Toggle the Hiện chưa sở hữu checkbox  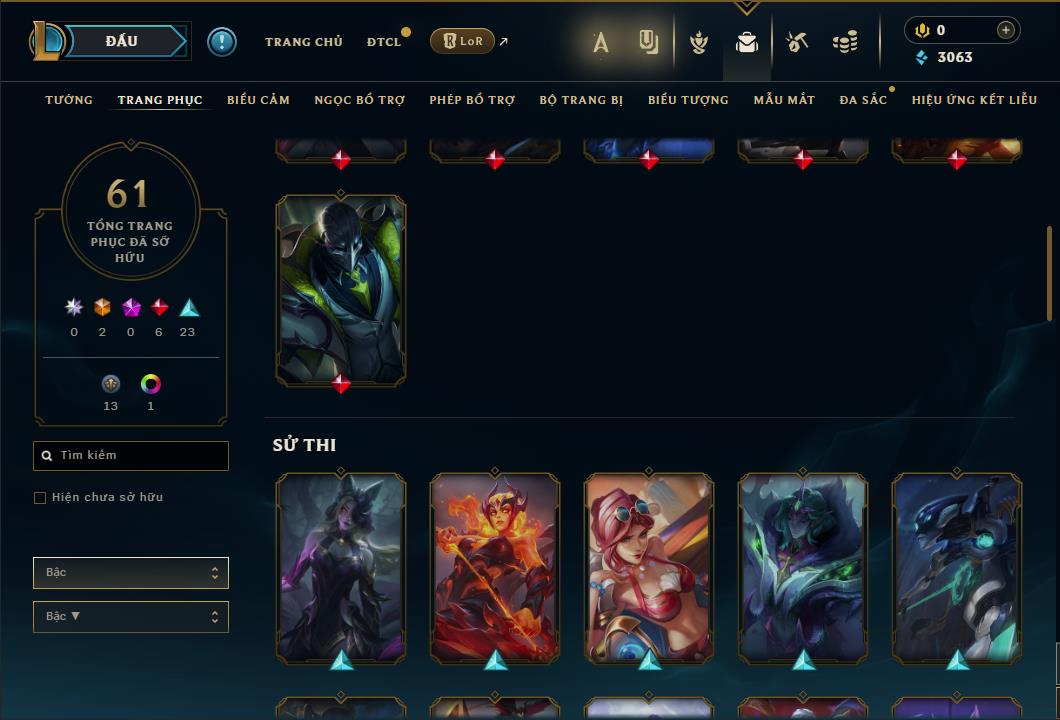click(40, 498)
